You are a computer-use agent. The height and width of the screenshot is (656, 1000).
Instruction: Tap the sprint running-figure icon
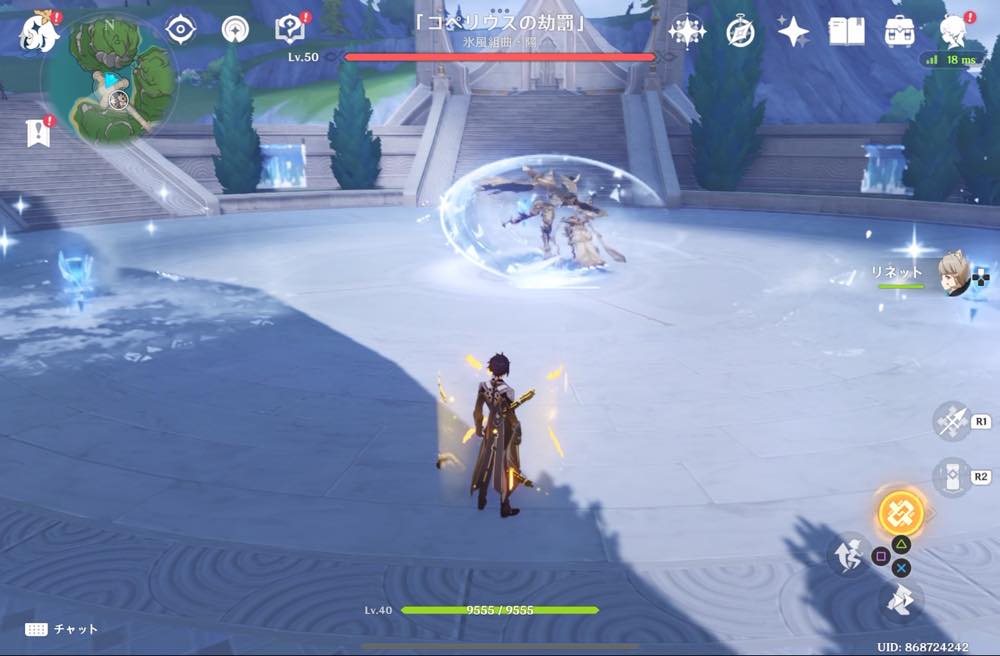[848, 552]
